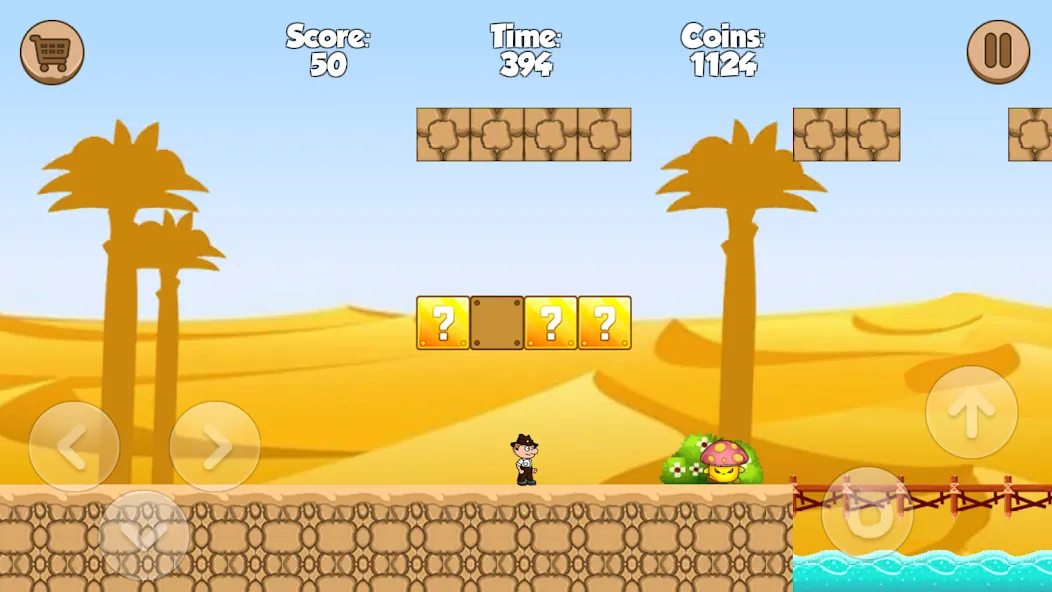
Task: Tap the left arrow move button
Action: point(74,447)
